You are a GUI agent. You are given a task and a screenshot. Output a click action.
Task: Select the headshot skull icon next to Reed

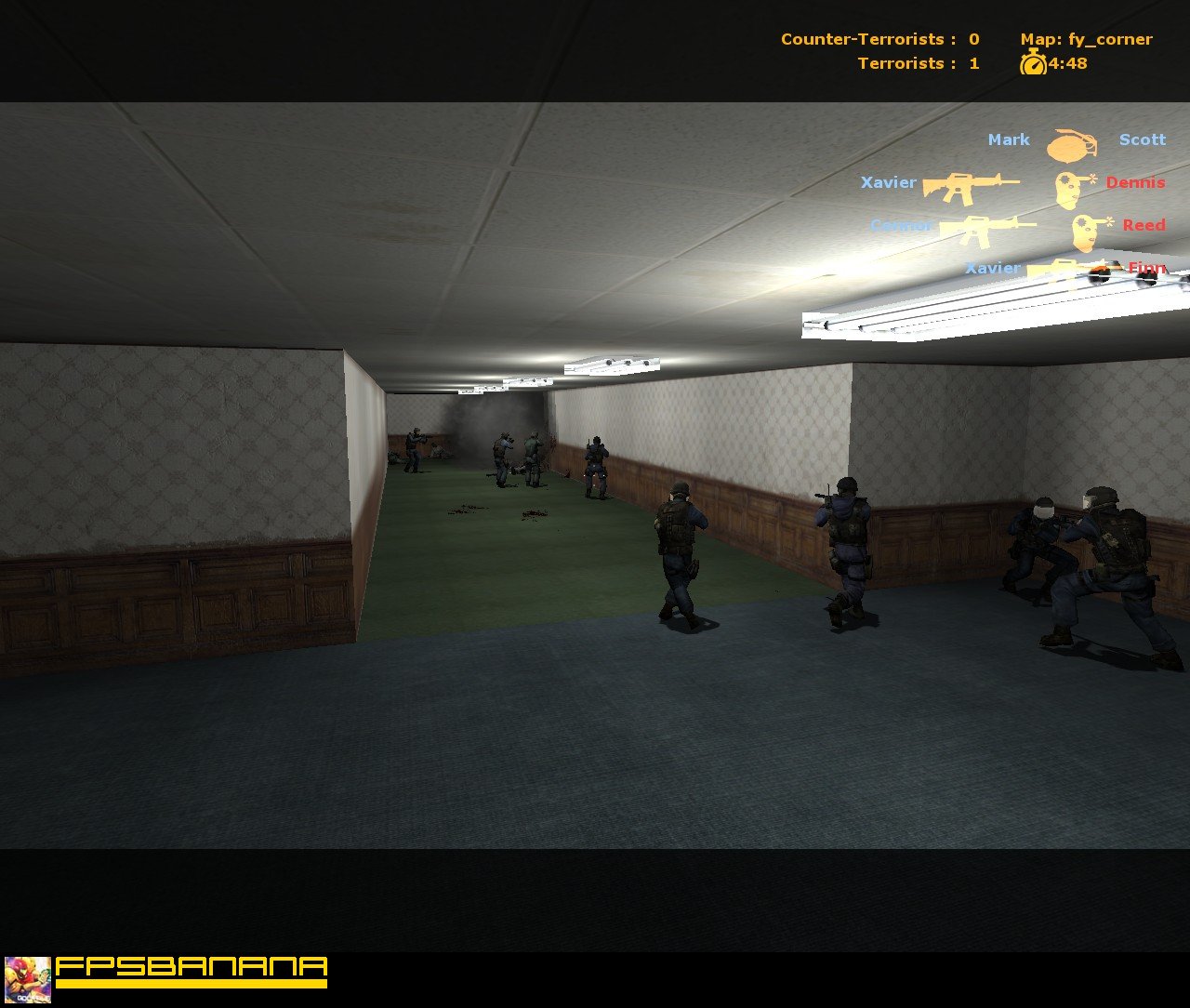click(x=1083, y=231)
